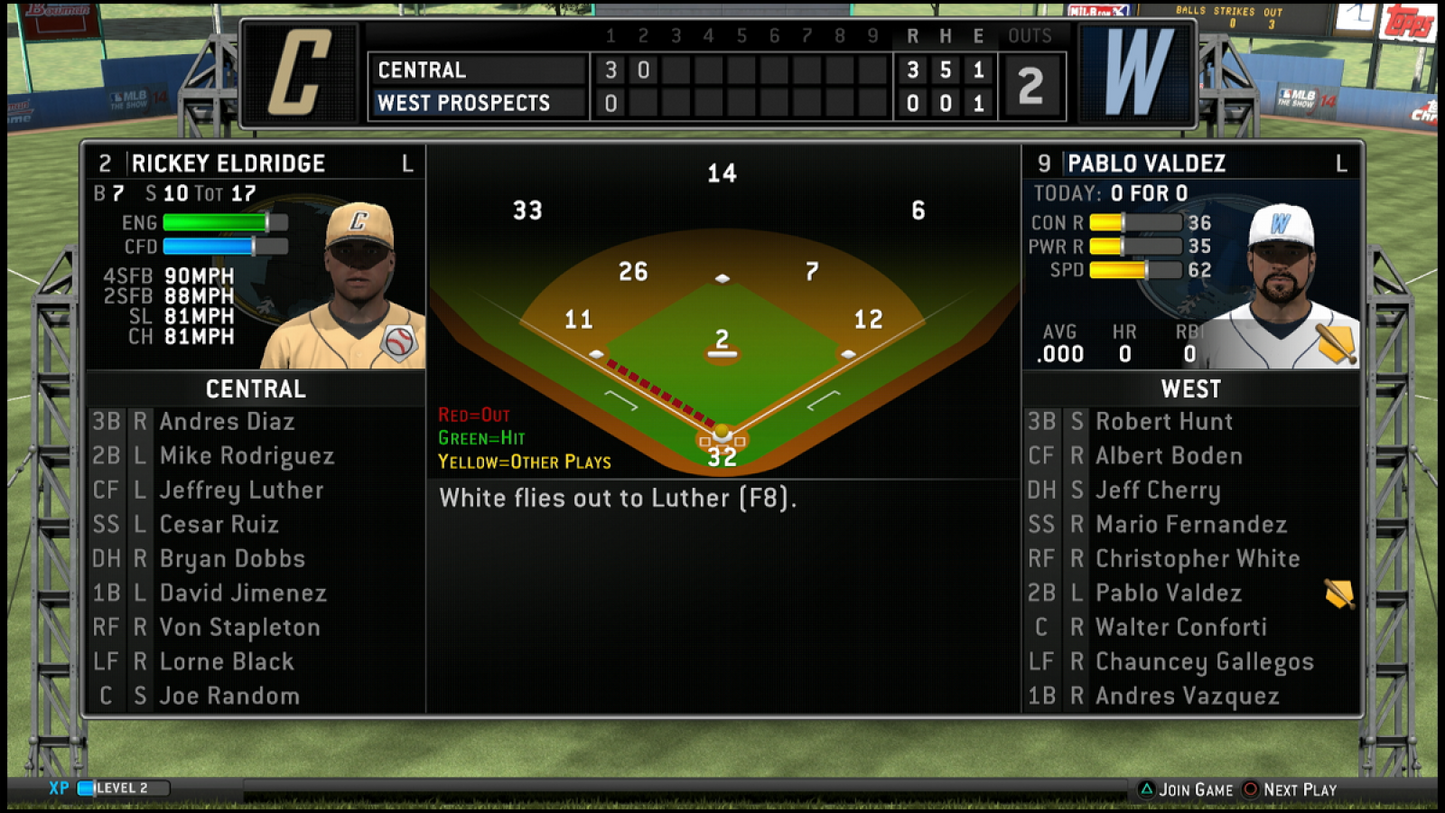The height and width of the screenshot is (813, 1445).
Task: Click fielder number 14 in center field
Action: pyautogui.click(x=722, y=172)
